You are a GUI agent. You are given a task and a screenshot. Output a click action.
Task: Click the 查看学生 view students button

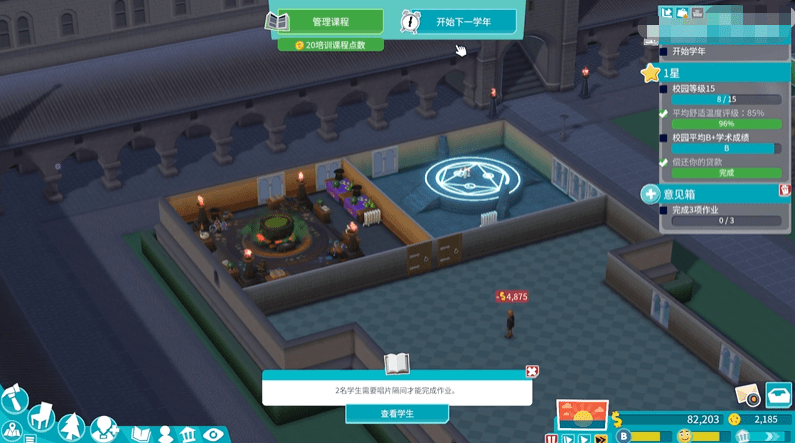pyautogui.click(x=397, y=413)
